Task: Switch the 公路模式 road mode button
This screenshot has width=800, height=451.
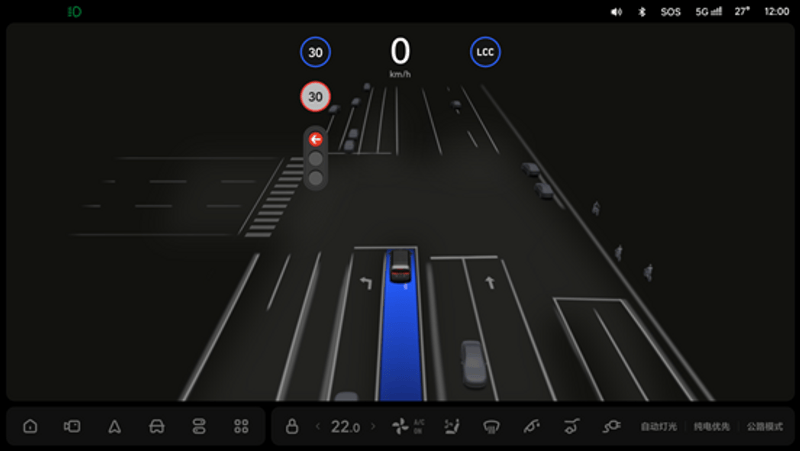Action: [764, 426]
